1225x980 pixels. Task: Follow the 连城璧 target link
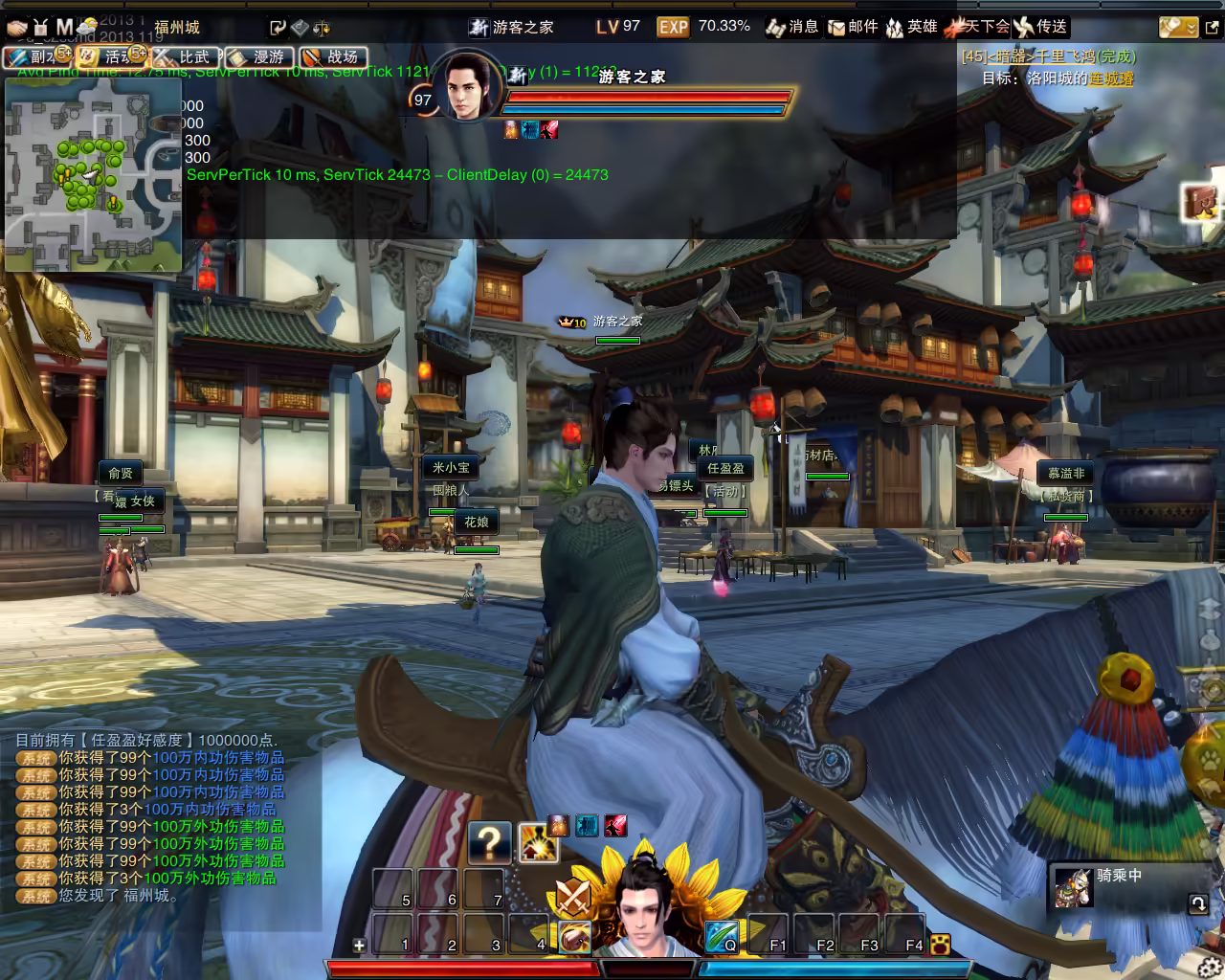coord(1111,78)
